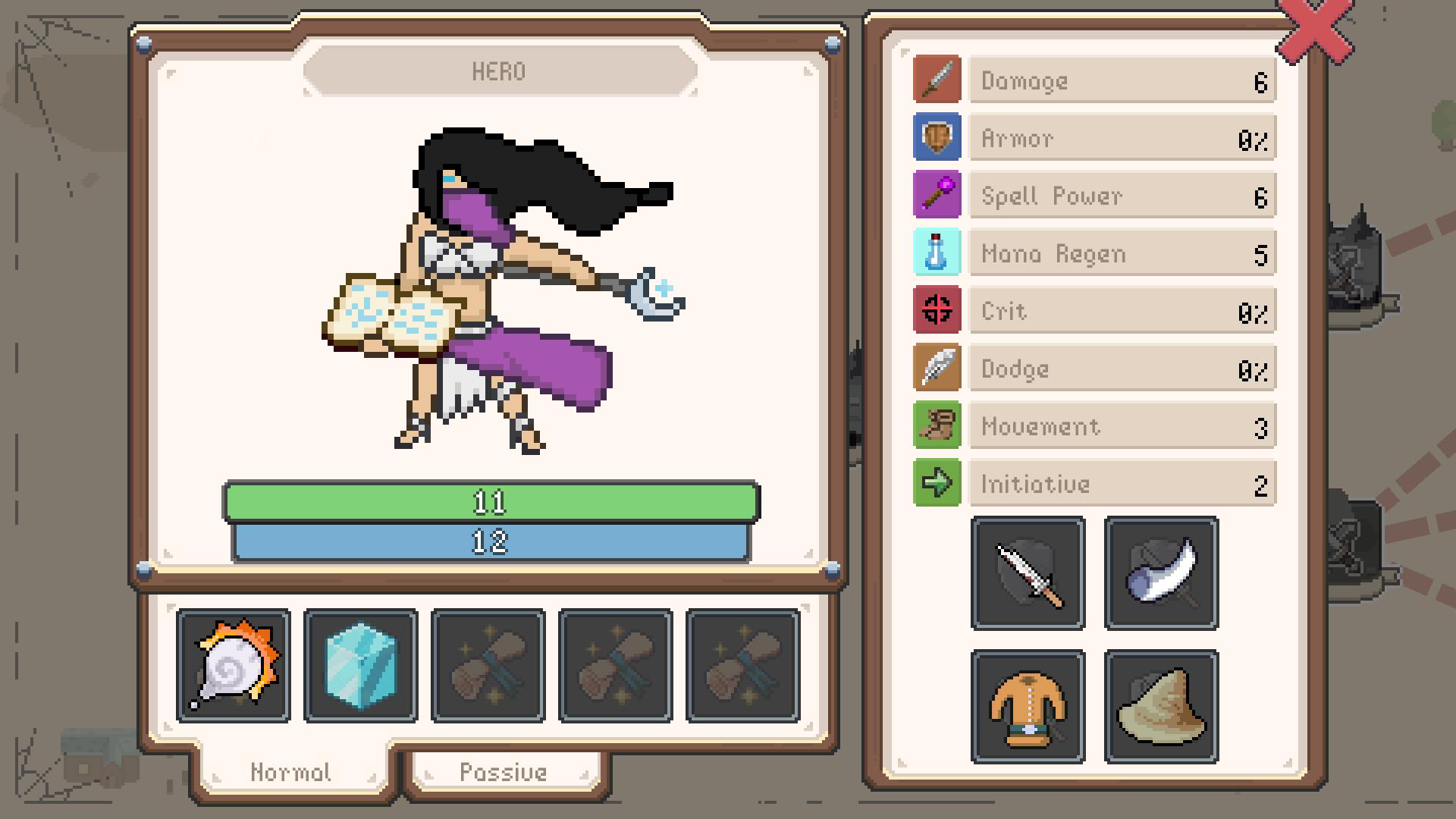Screen dimensions: 1456x819
Task: Click the glowing shell ability icon
Action: click(x=233, y=665)
